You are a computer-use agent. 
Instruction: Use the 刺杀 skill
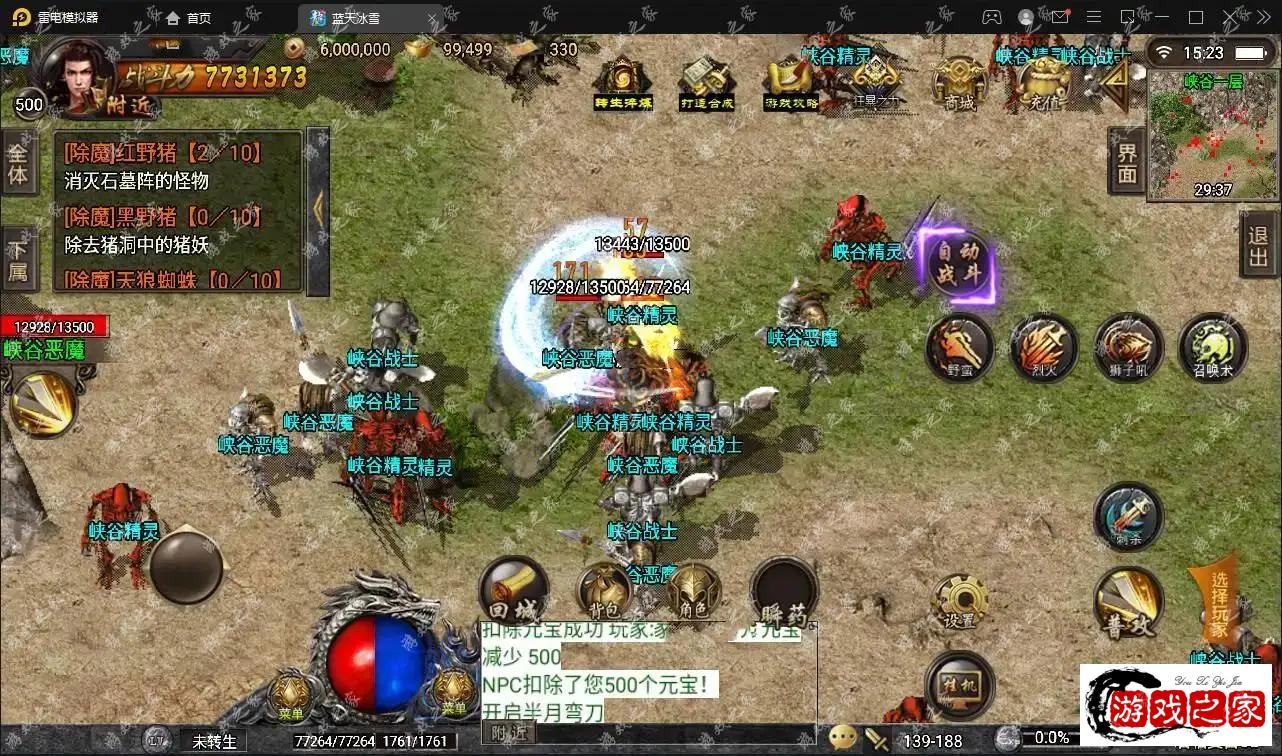(x=1128, y=516)
